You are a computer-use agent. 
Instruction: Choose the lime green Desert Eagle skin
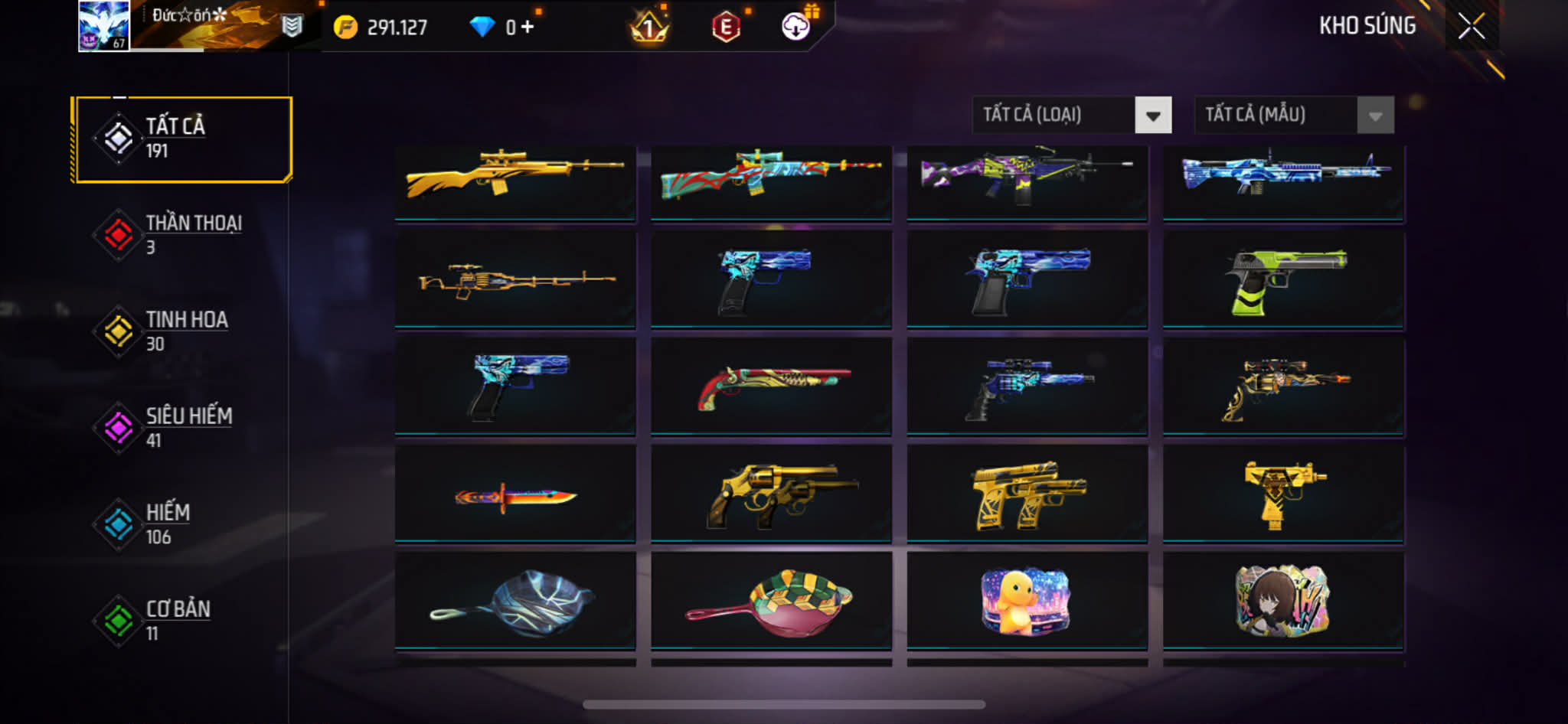click(x=1283, y=281)
